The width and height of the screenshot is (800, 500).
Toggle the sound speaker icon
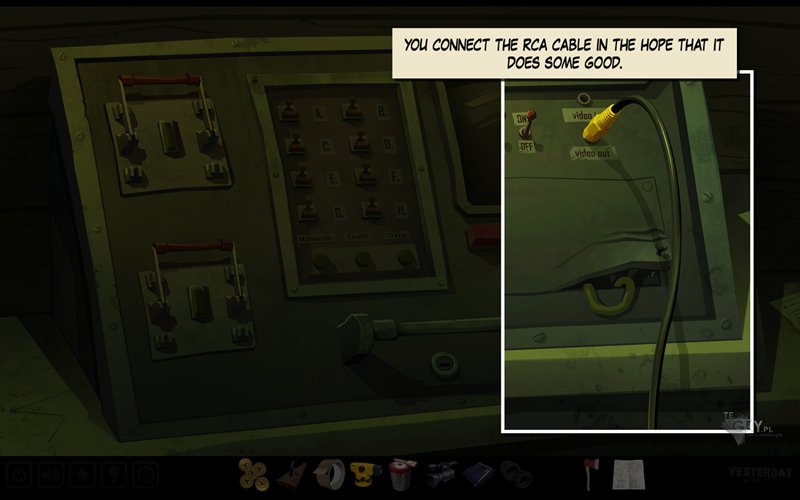52,474
